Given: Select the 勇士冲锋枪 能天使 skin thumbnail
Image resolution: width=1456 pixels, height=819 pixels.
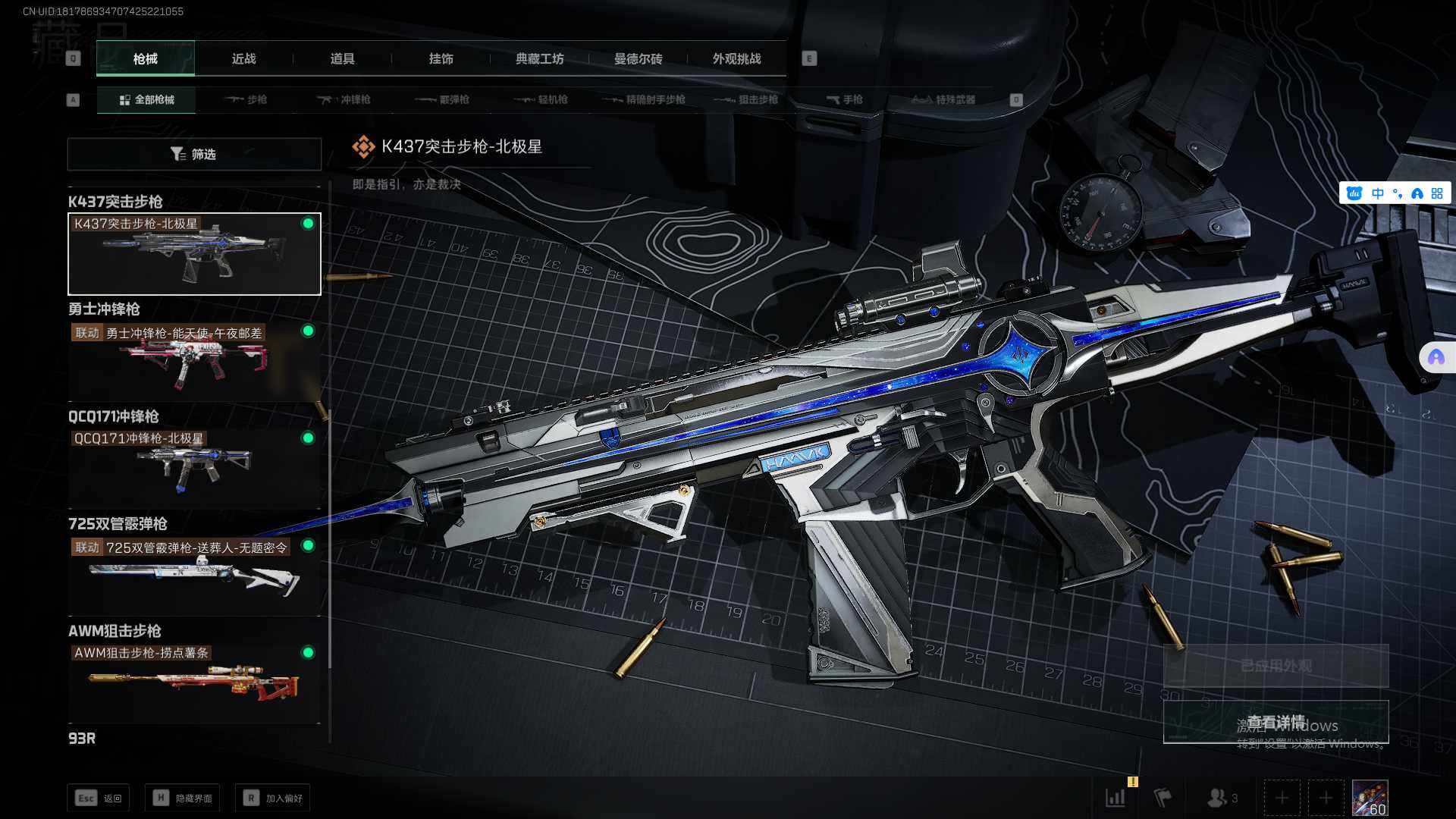Looking at the screenshot, I should click(x=194, y=361).
